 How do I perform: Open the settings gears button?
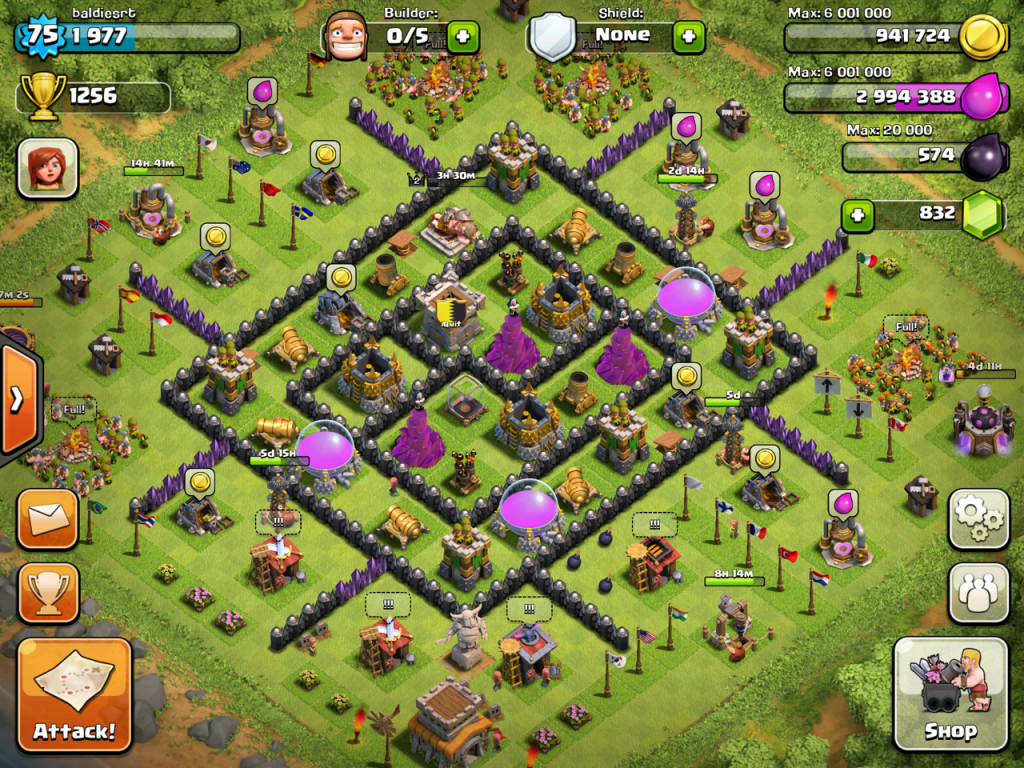[x=978, y=519]
